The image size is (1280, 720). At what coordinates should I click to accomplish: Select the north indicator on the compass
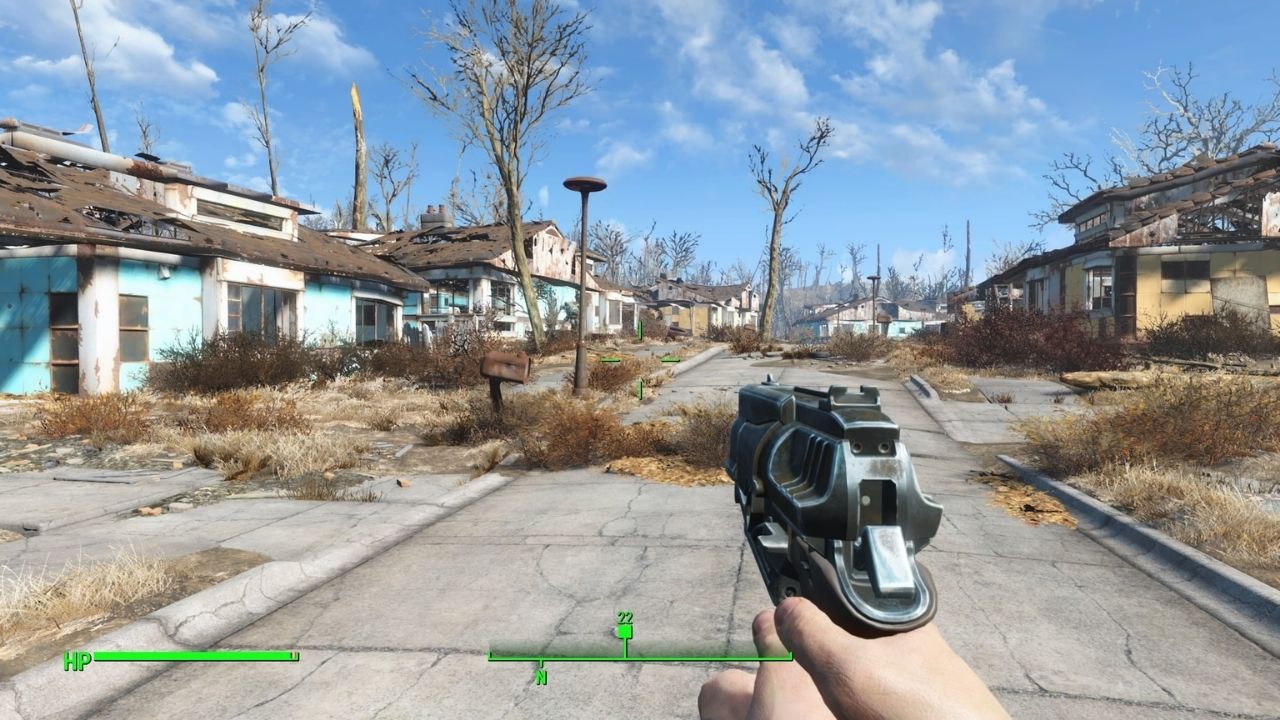pos(541,677)
